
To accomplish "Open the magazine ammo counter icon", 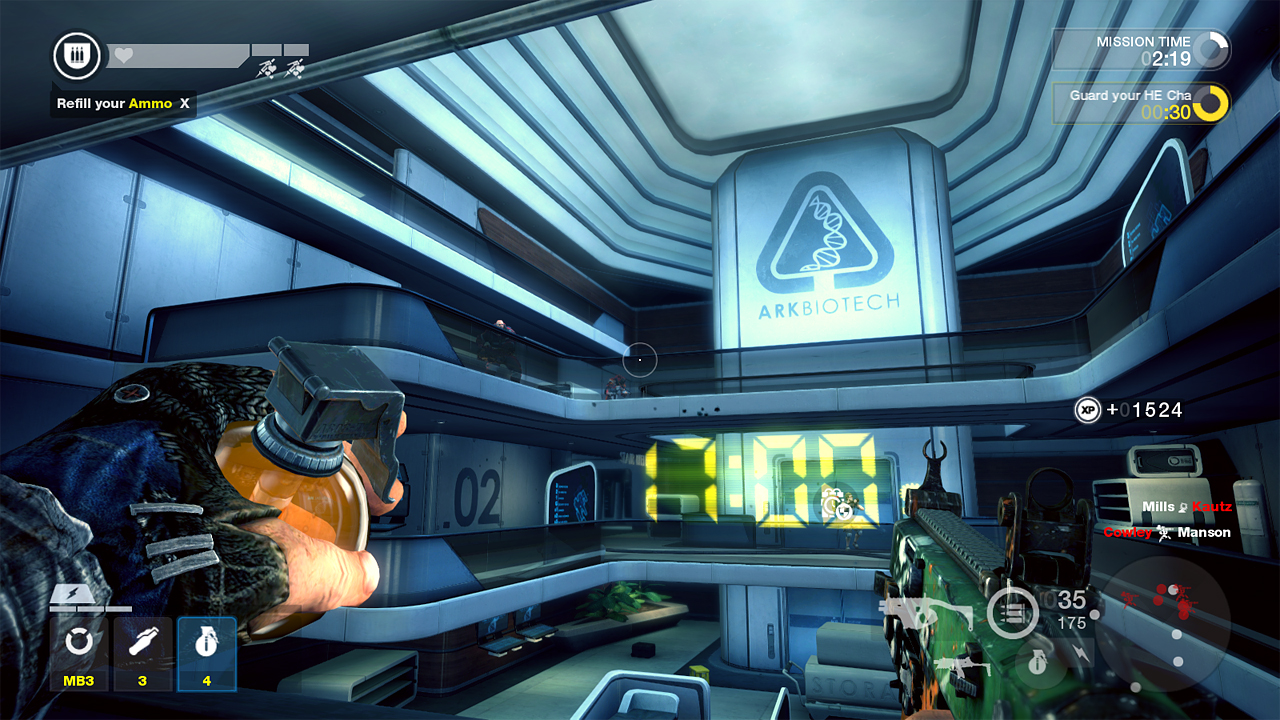I will pos(1012,610).
